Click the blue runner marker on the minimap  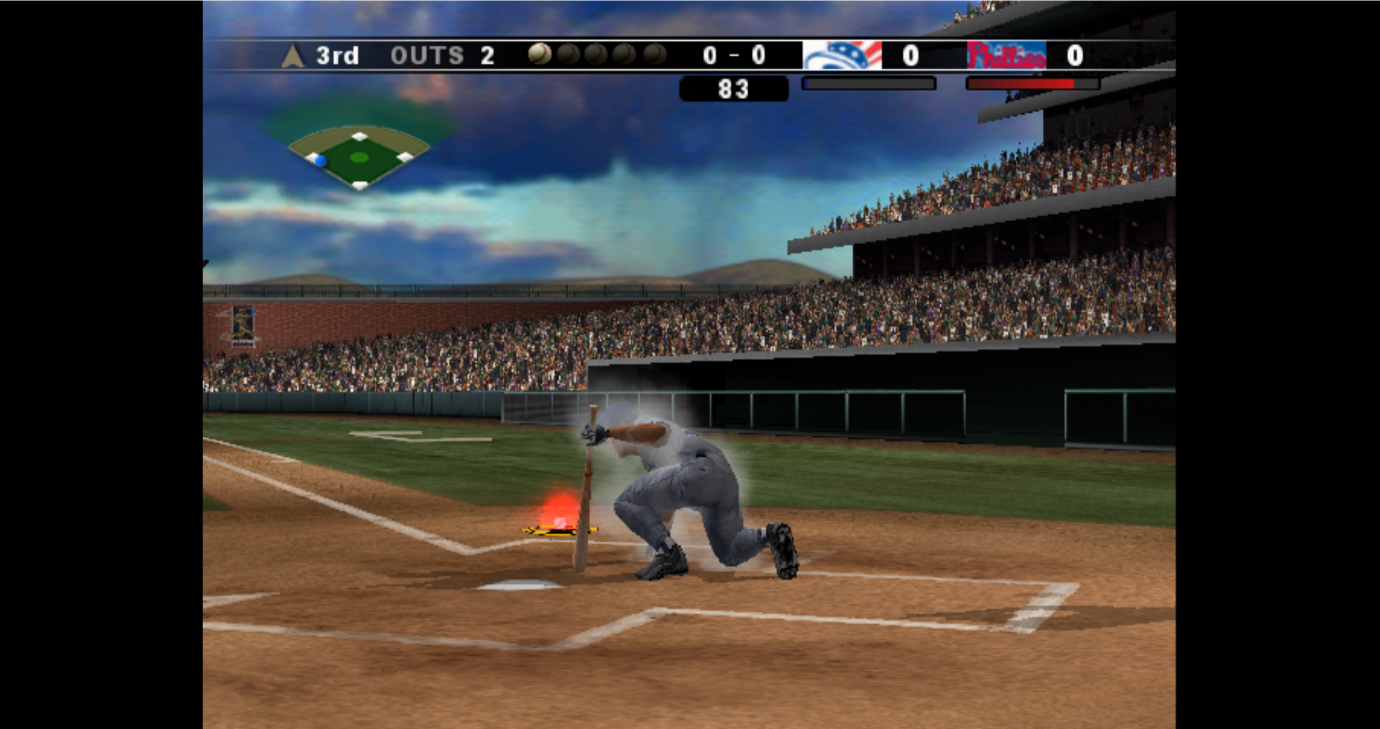(x=322, y=160)
